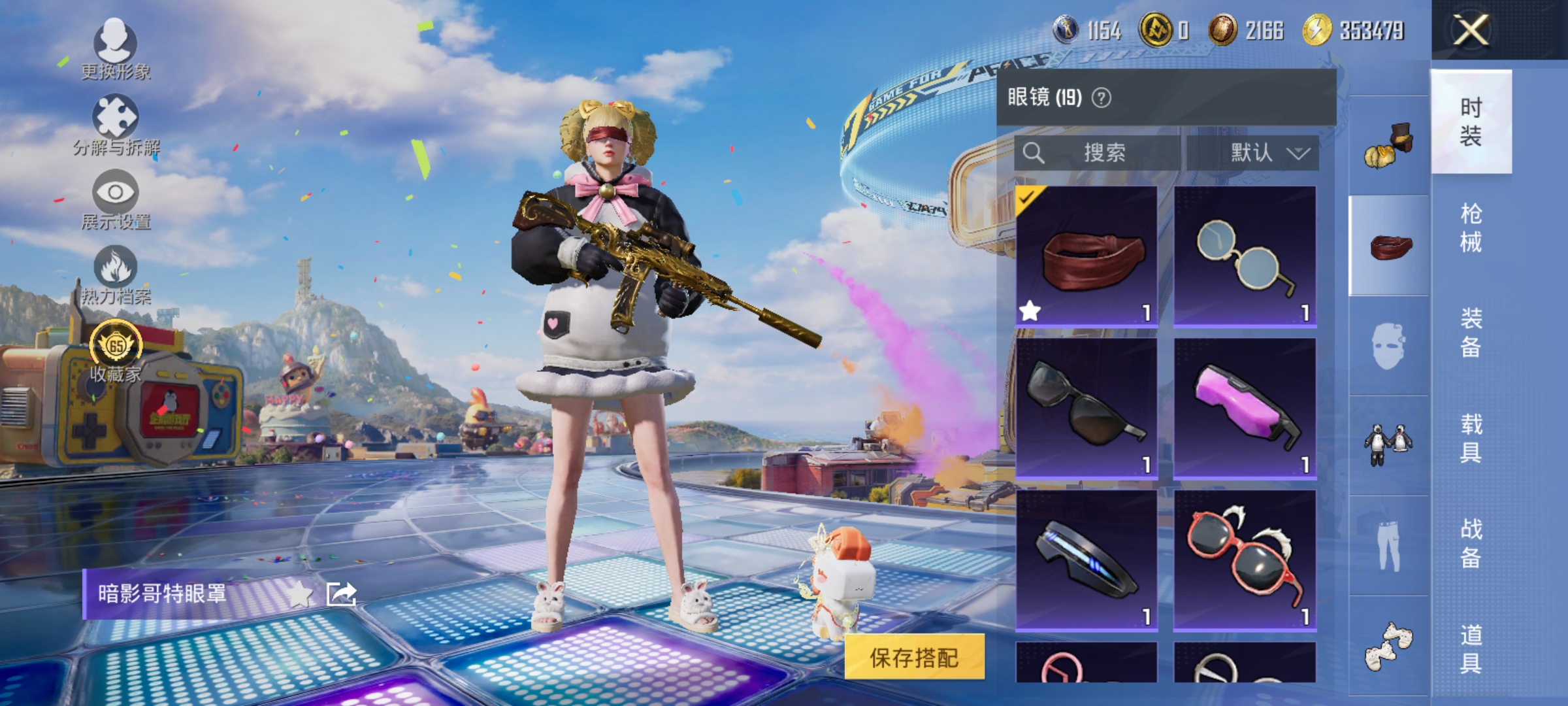The image size is (1568, 706).
Task: Open 展示设置 via the eye icon
Action: [x=116, y=192]
